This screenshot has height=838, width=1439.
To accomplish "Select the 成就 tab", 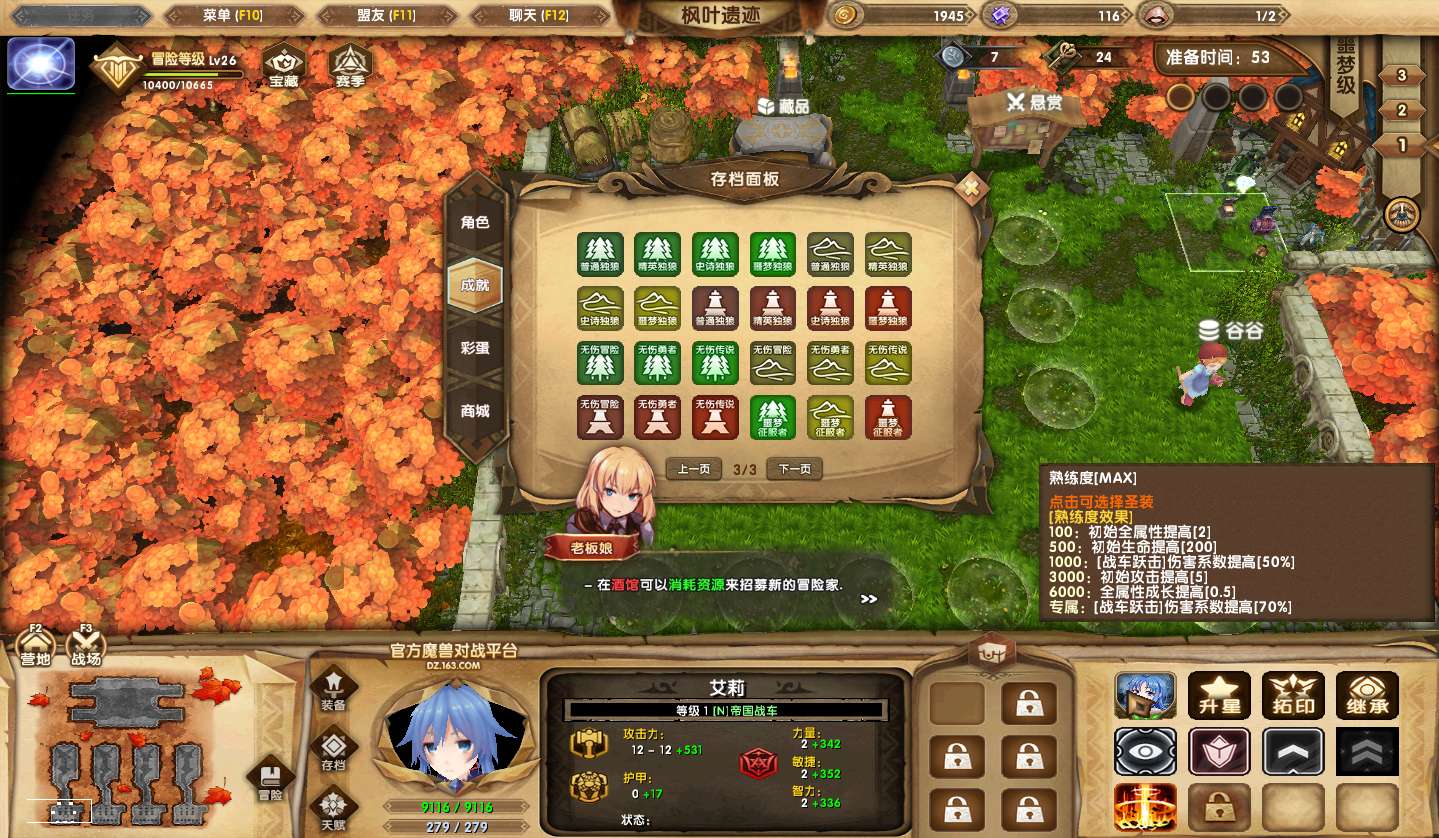I will click(x=475, y=286).
